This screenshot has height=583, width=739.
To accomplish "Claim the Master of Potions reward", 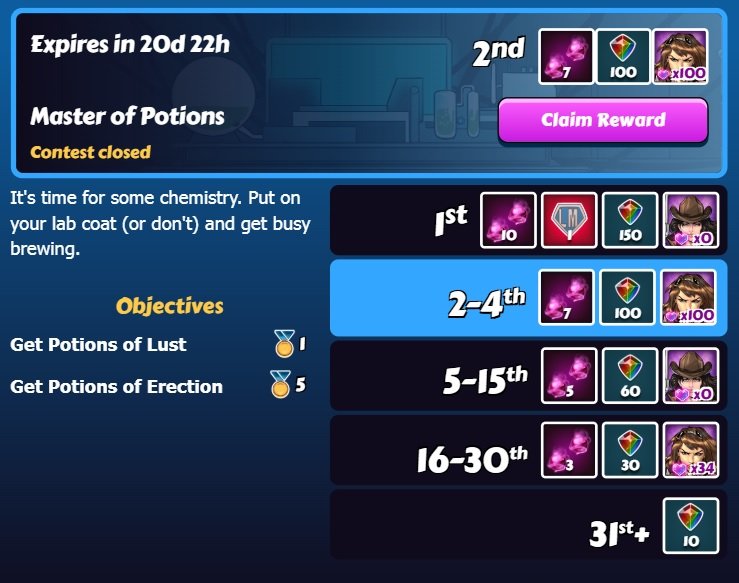I will 603,121.
